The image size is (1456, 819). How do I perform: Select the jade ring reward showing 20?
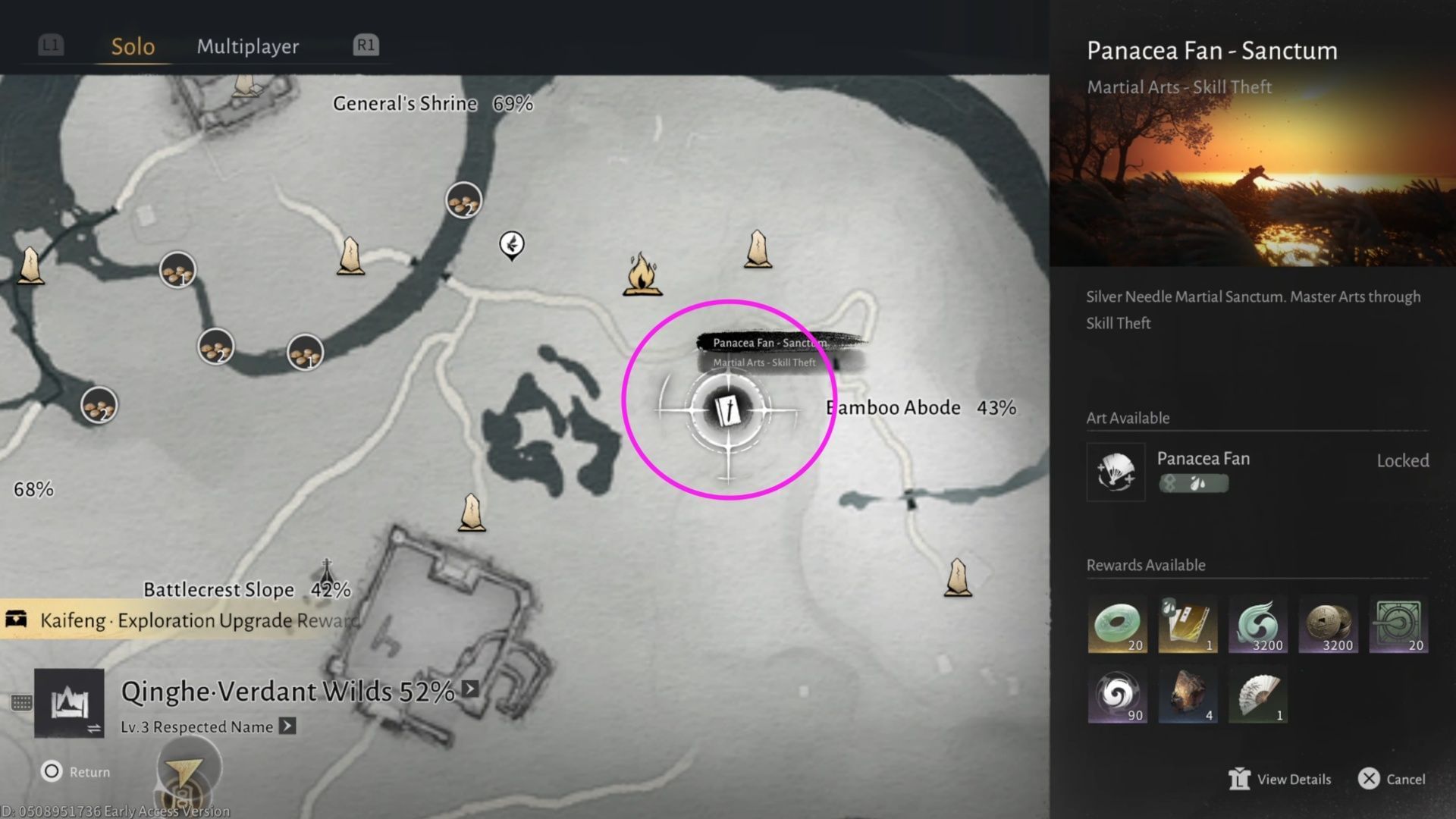(1118, 622)
